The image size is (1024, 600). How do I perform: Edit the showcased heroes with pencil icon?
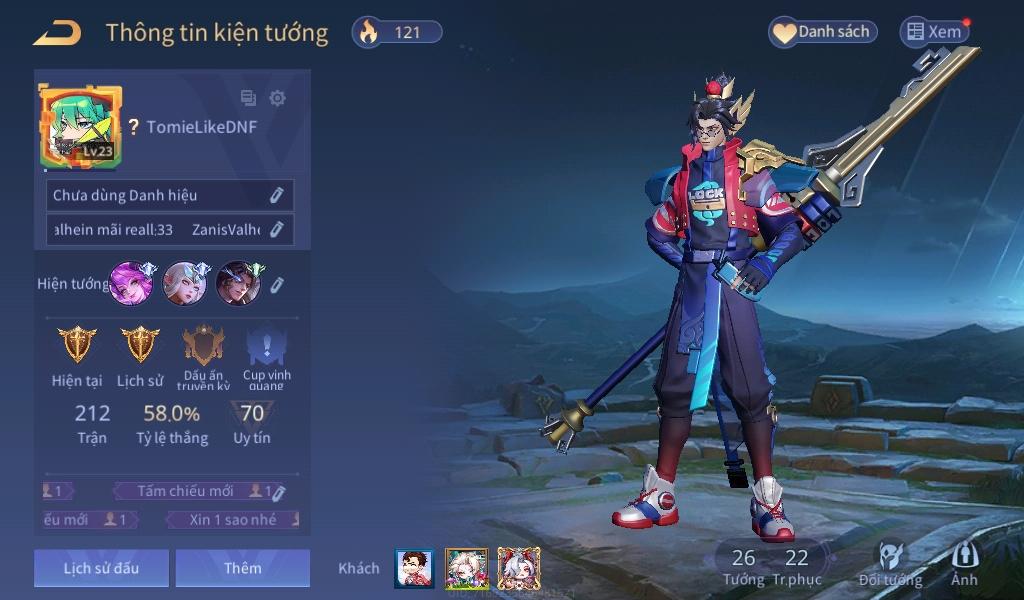(277, 284)
